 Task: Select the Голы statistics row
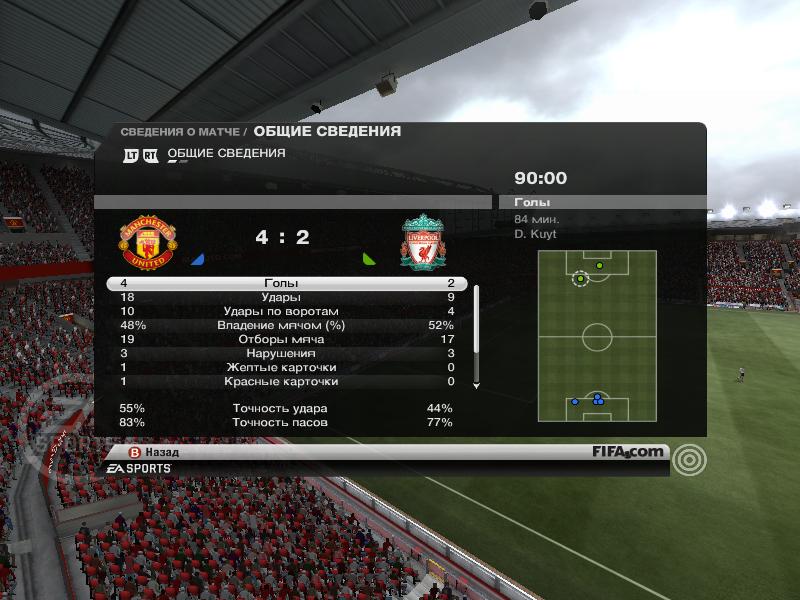coord(281,284)
